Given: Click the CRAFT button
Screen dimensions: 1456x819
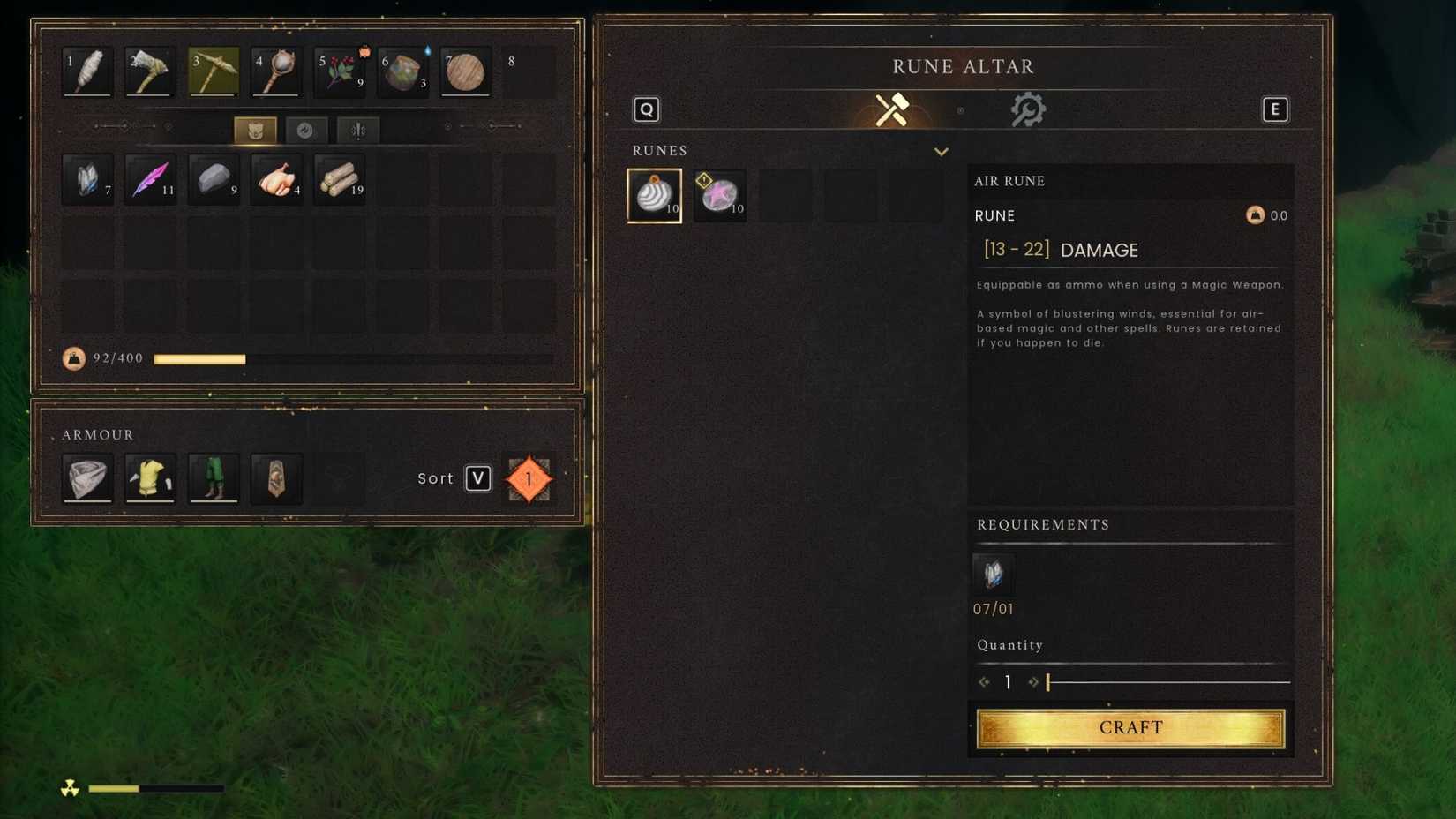Looking at the screenshot, I should click(x=1130, y=727).
